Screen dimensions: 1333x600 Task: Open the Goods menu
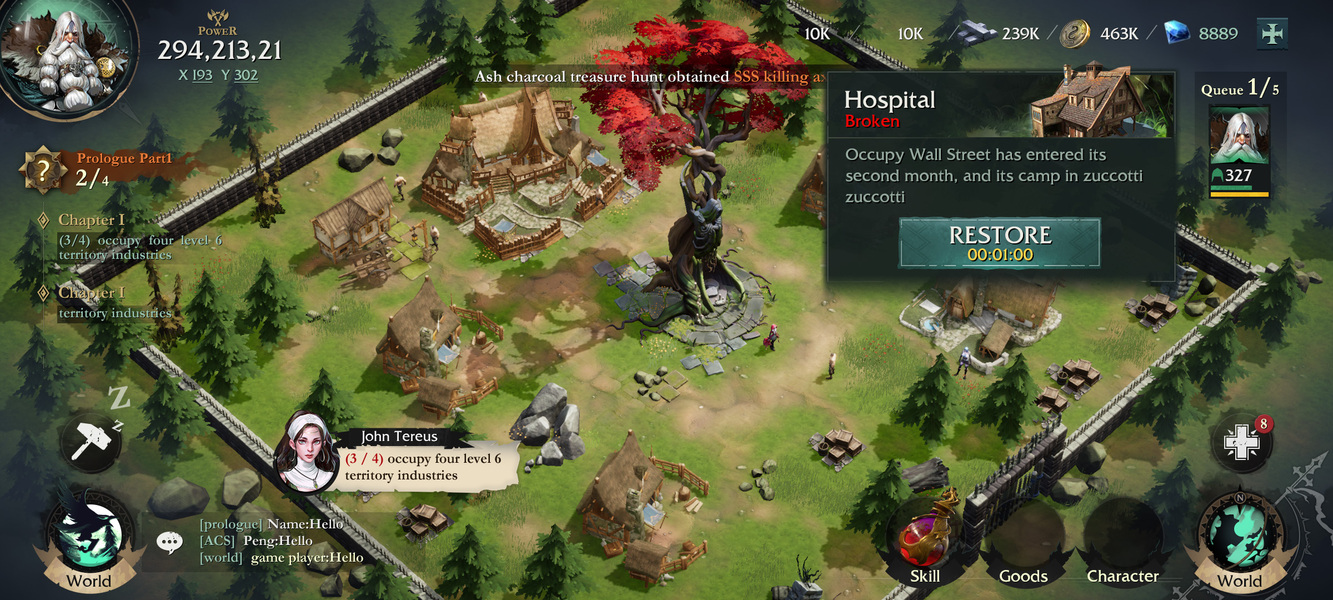pyautogui.click(x=1023, y=545)
